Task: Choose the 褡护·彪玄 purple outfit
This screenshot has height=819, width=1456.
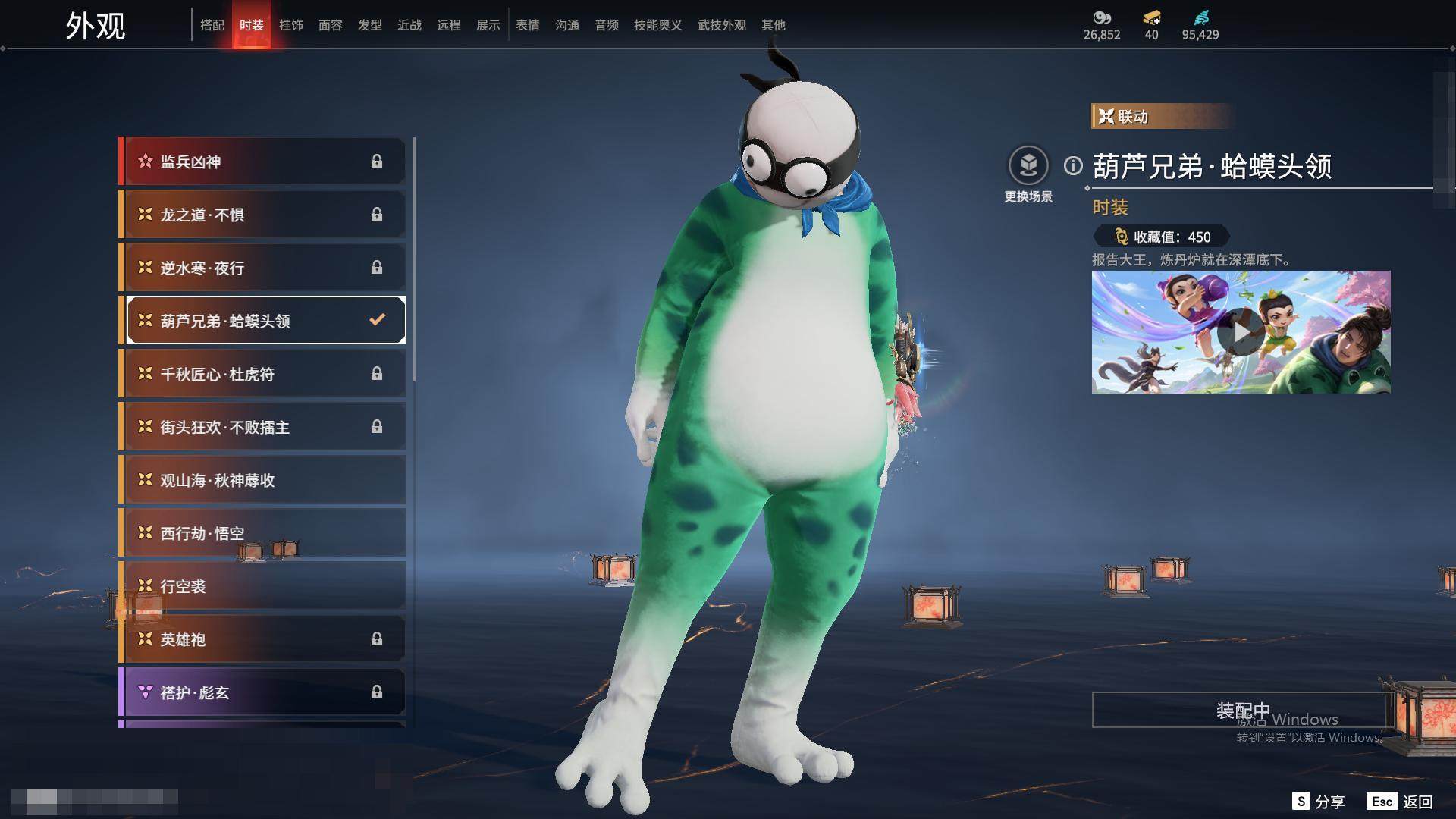Action: 262,692
